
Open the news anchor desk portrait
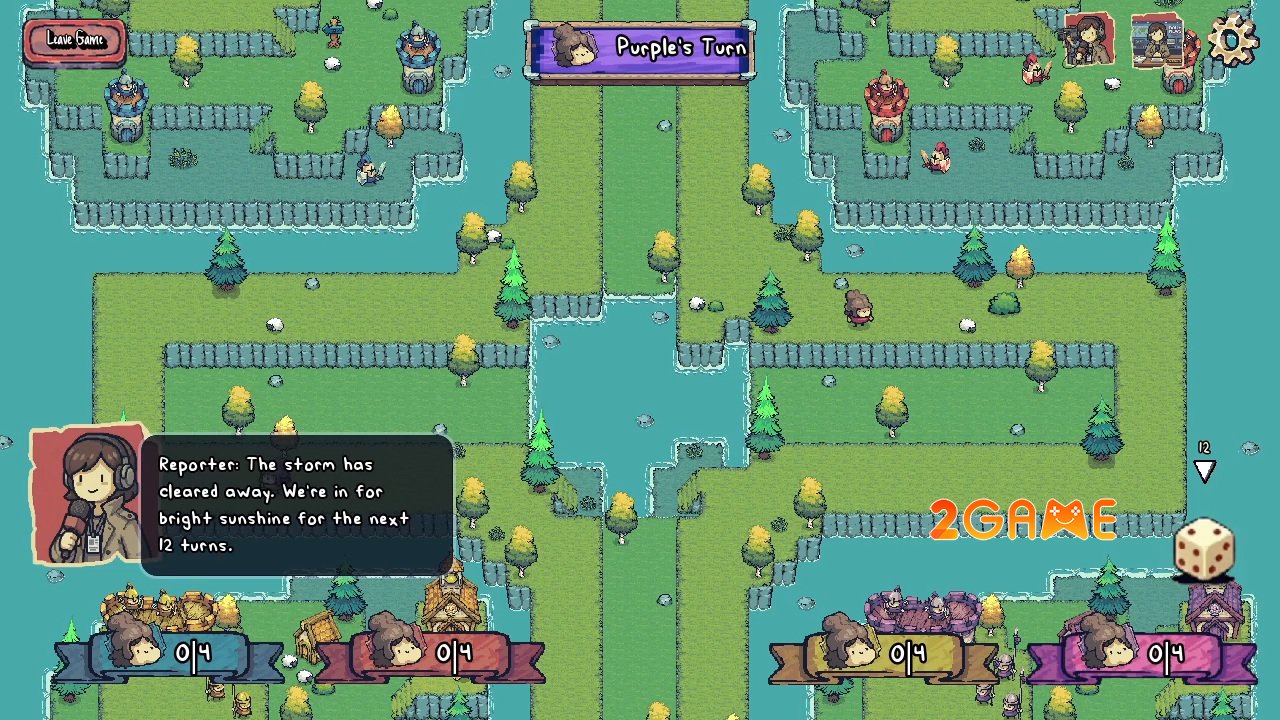[1157, 42]
